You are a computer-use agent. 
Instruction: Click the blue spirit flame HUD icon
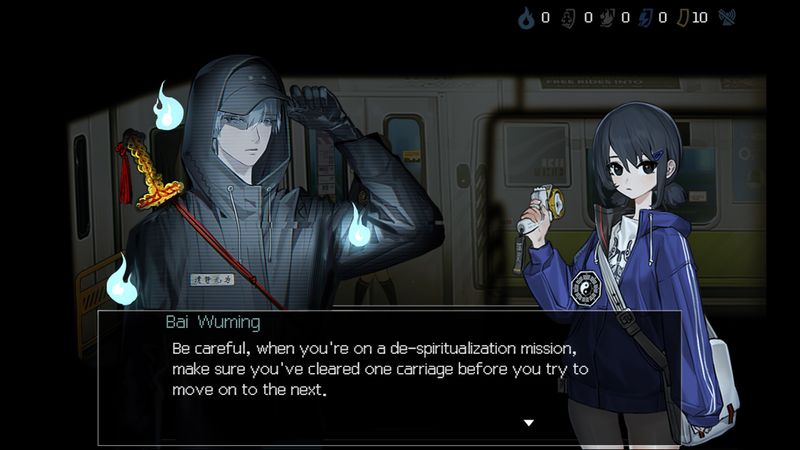(526, 17)
